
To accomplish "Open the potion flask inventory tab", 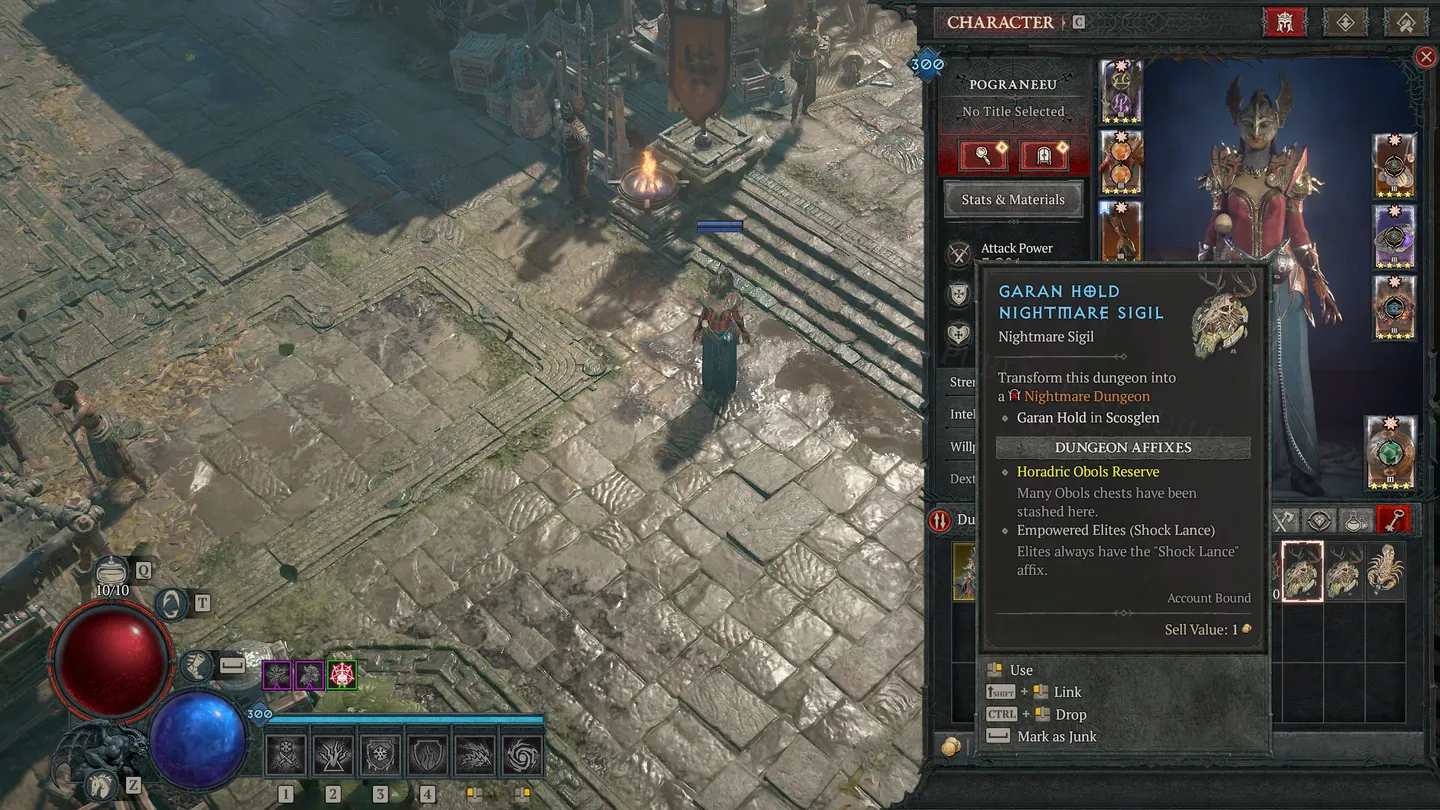I will pos(1356,520).
